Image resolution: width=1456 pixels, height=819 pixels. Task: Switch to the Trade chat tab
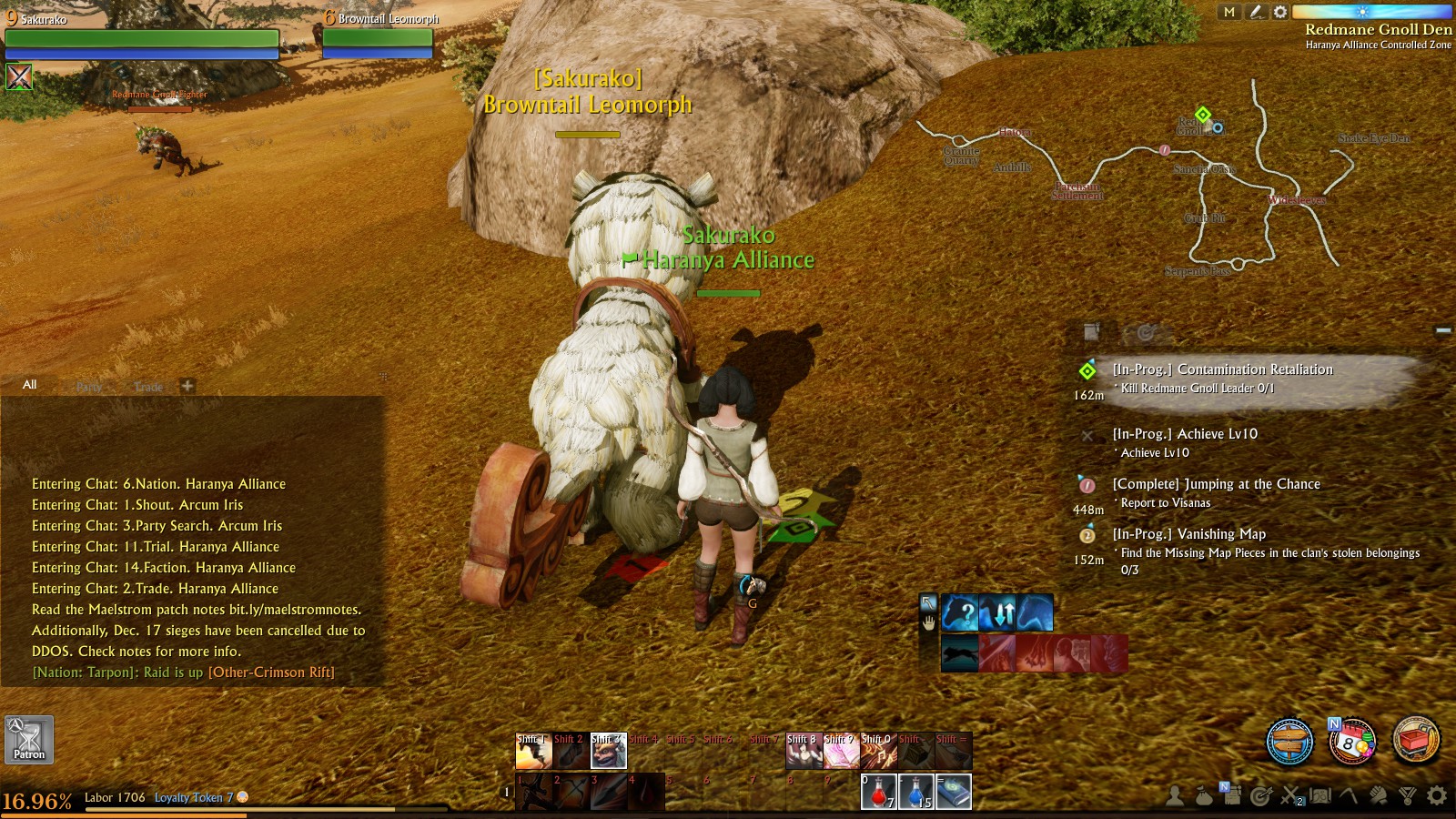pos(147,386)
